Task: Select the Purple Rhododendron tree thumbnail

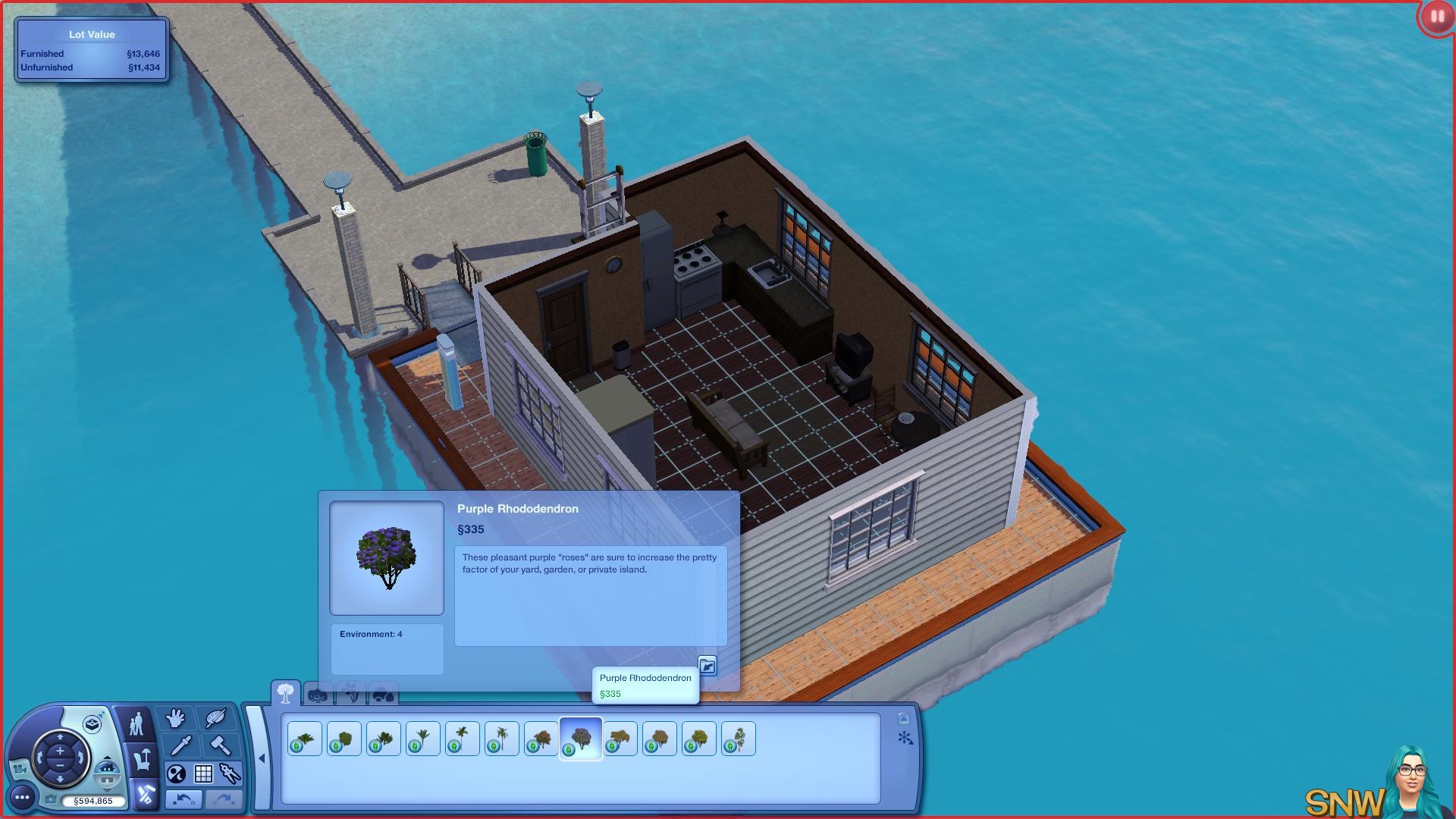Action: (x=581, y=739)
